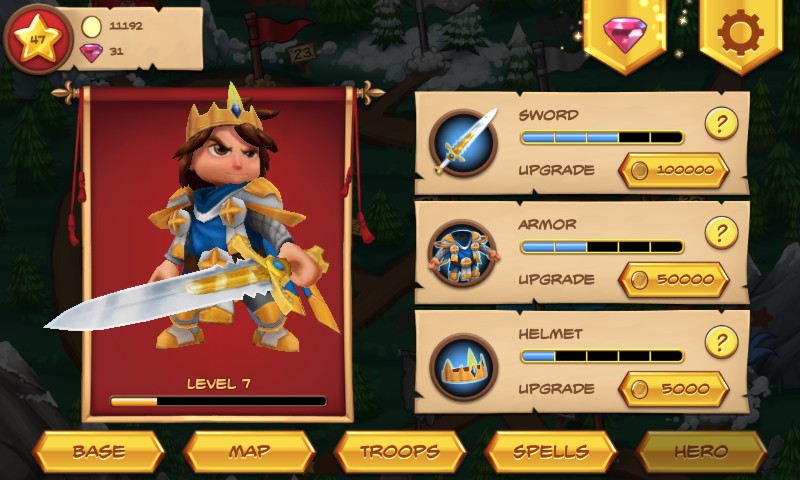Switch to the Base tab
The height and width of the screenshot is (480, 800).
[x=98, y=451]
